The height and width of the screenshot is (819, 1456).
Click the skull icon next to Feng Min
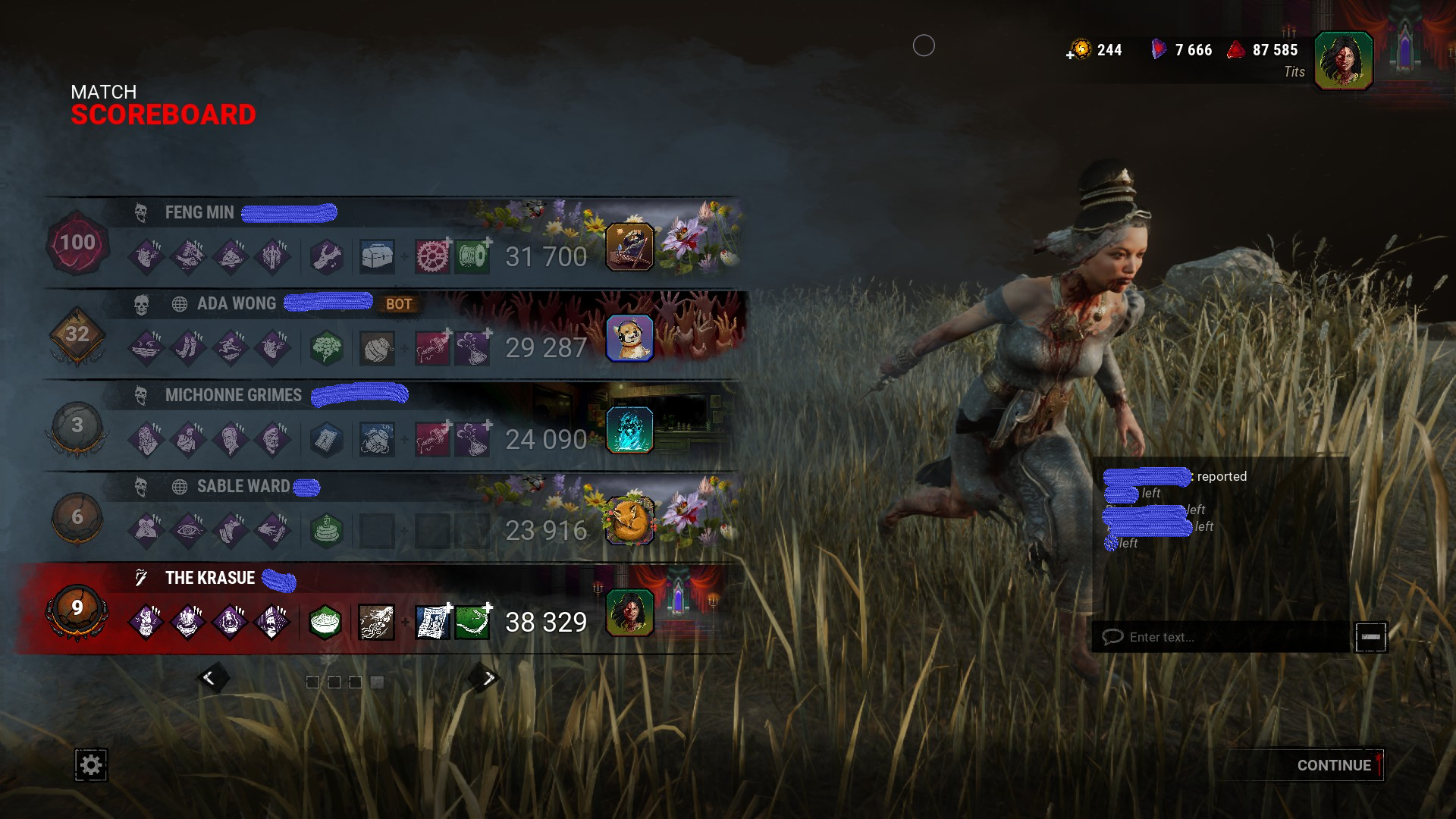pyautogui.click(x=140, y=213)
